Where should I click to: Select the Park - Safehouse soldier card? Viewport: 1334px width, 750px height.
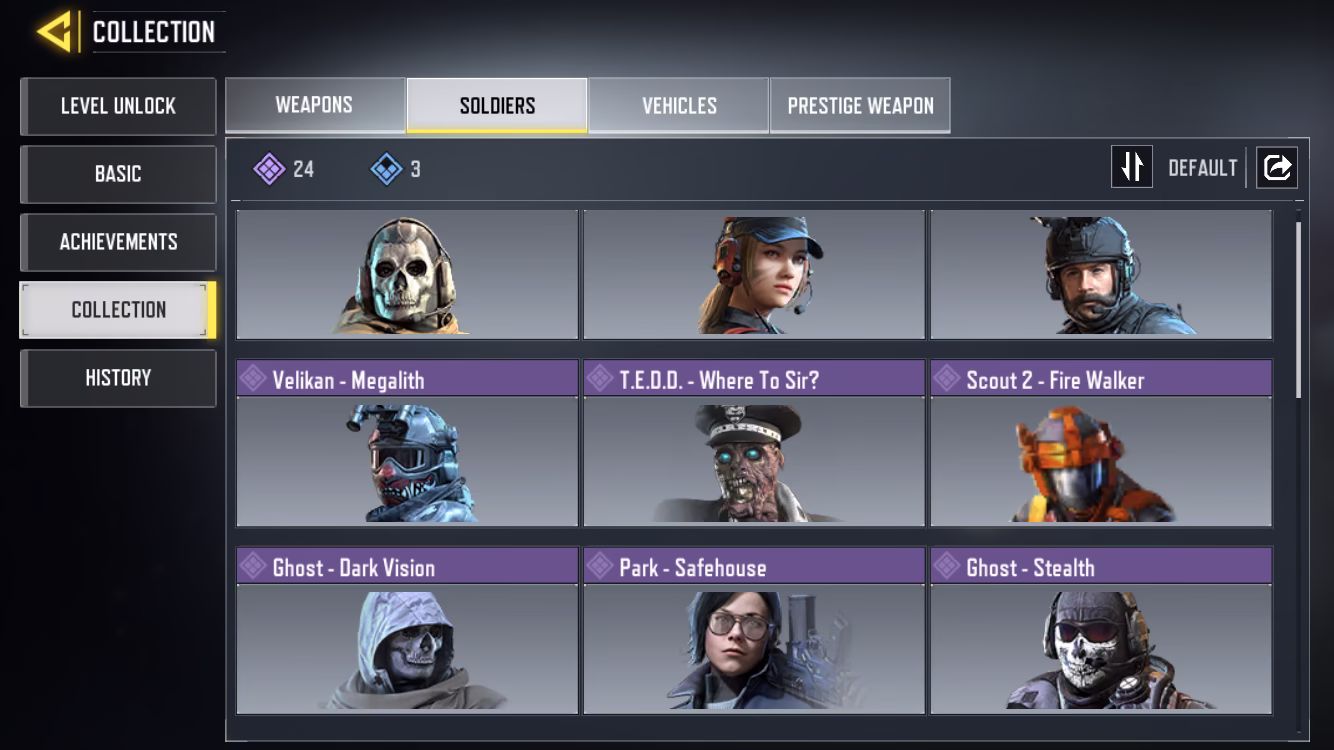[x=754, y=630]
